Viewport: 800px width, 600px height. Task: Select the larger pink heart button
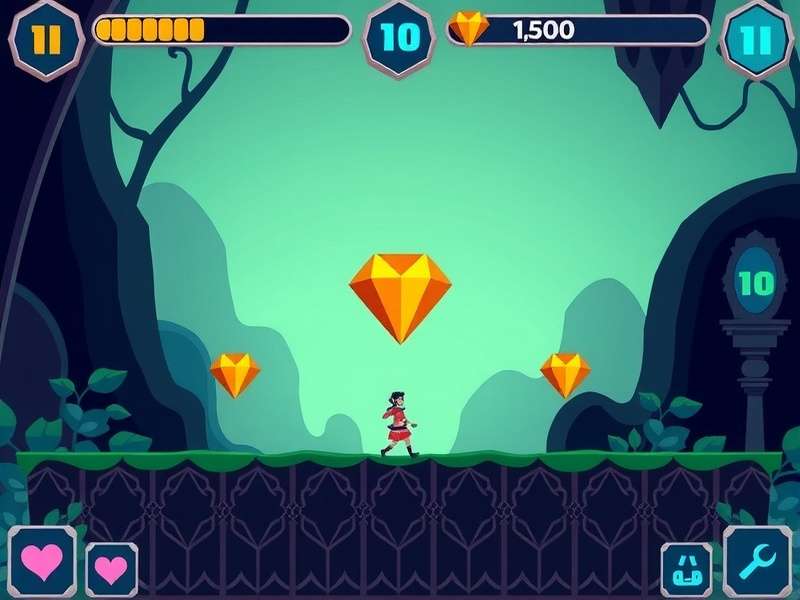coord(42,562)
